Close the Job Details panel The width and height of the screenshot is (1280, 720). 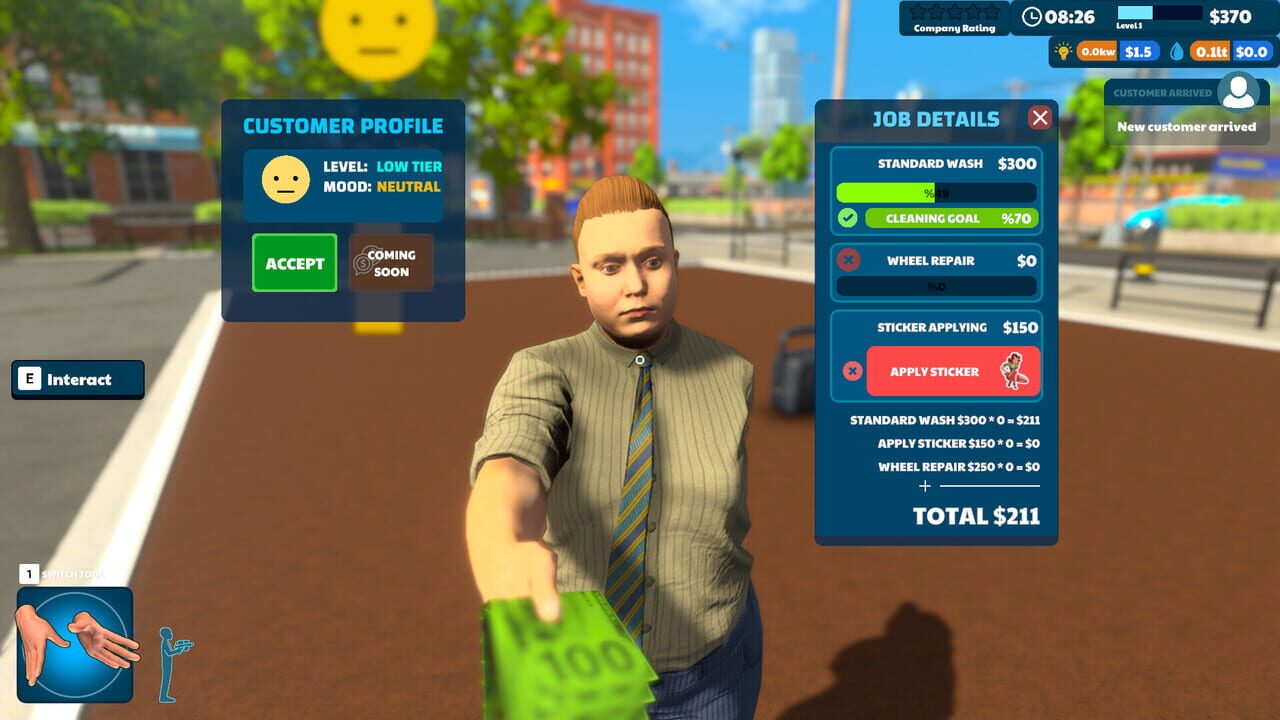[x=1040, y=117]
